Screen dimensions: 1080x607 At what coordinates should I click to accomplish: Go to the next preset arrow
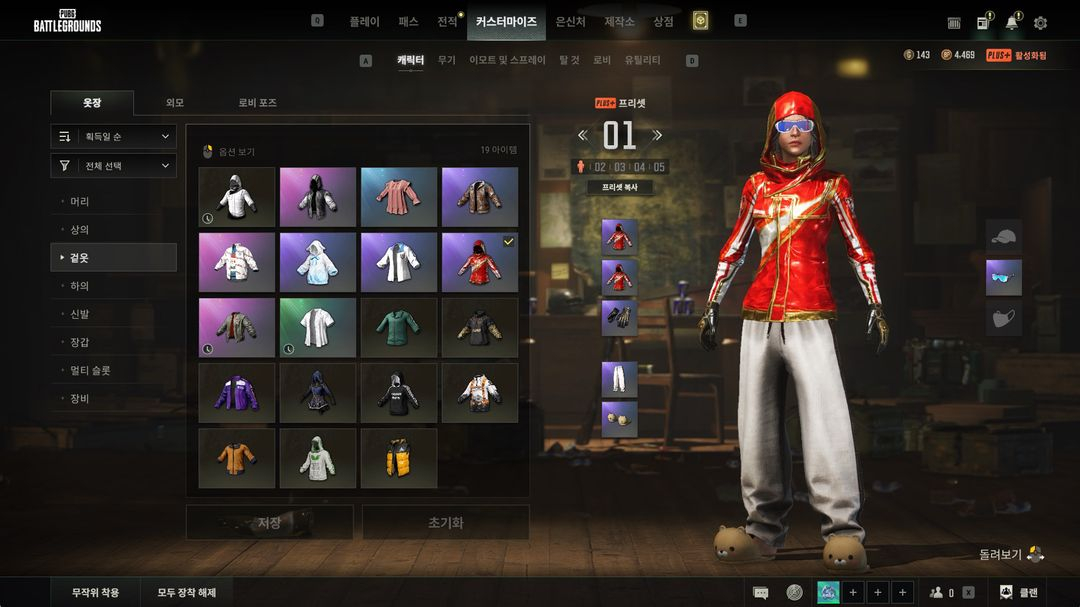pyautogui.click(x=657, y=135)
